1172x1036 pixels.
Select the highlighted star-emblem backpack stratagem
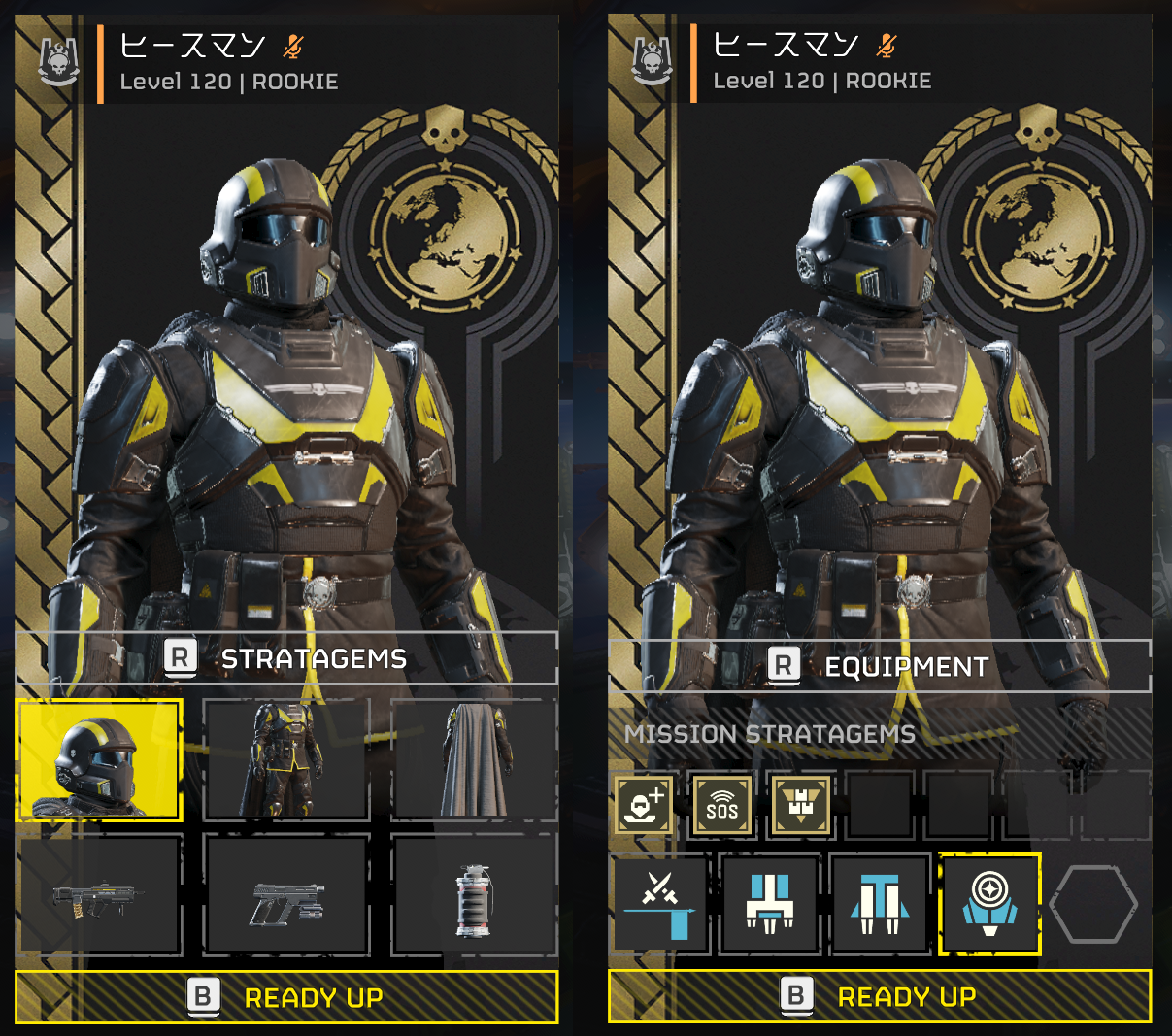pyautogui.click(x=989, y=904)
